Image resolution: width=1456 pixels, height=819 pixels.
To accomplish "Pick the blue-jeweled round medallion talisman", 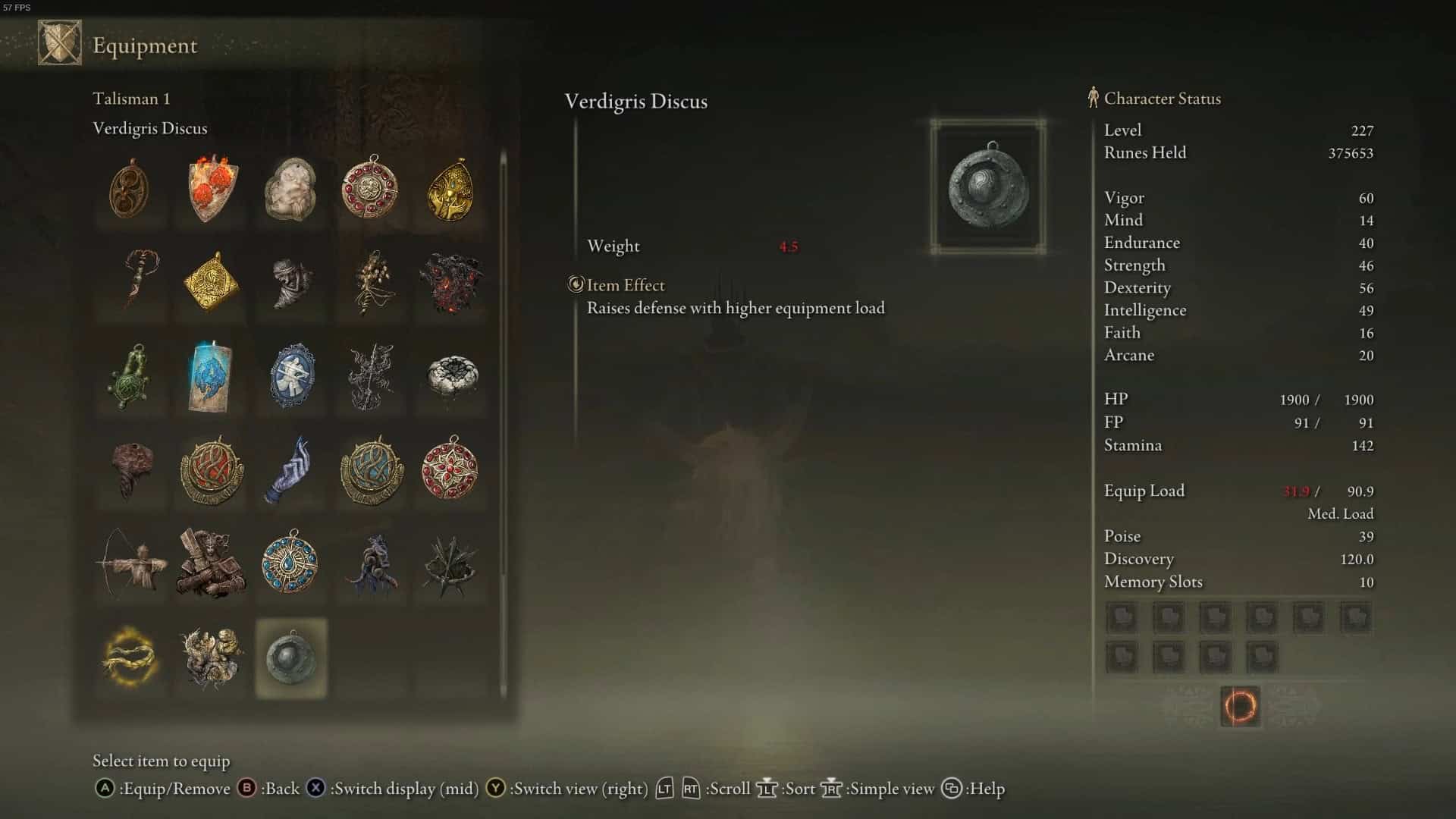I will pyautogui.click(x=290, y=563).
